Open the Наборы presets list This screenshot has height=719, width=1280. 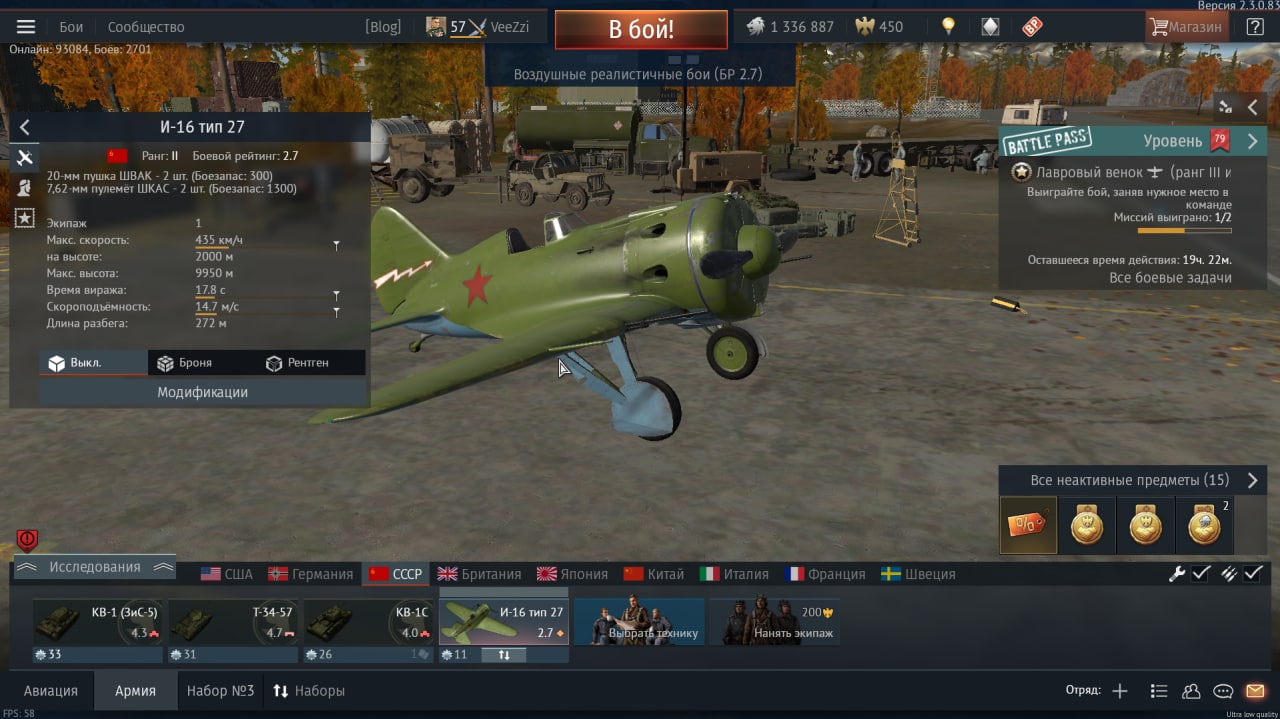pos(309,691)
